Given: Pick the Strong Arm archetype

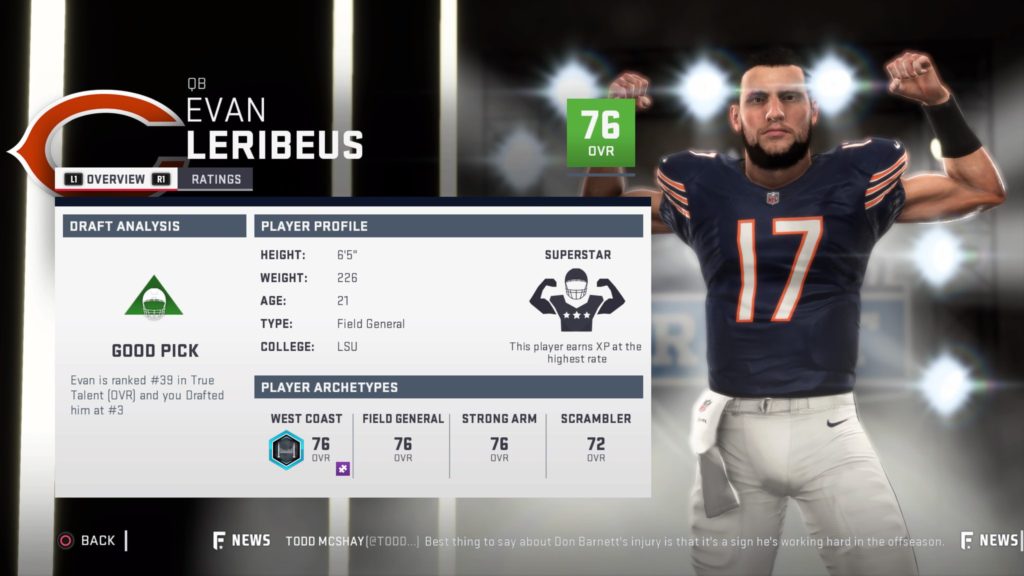Looking at the screenshot, I should pyautogui.click(x=498, y=440).
